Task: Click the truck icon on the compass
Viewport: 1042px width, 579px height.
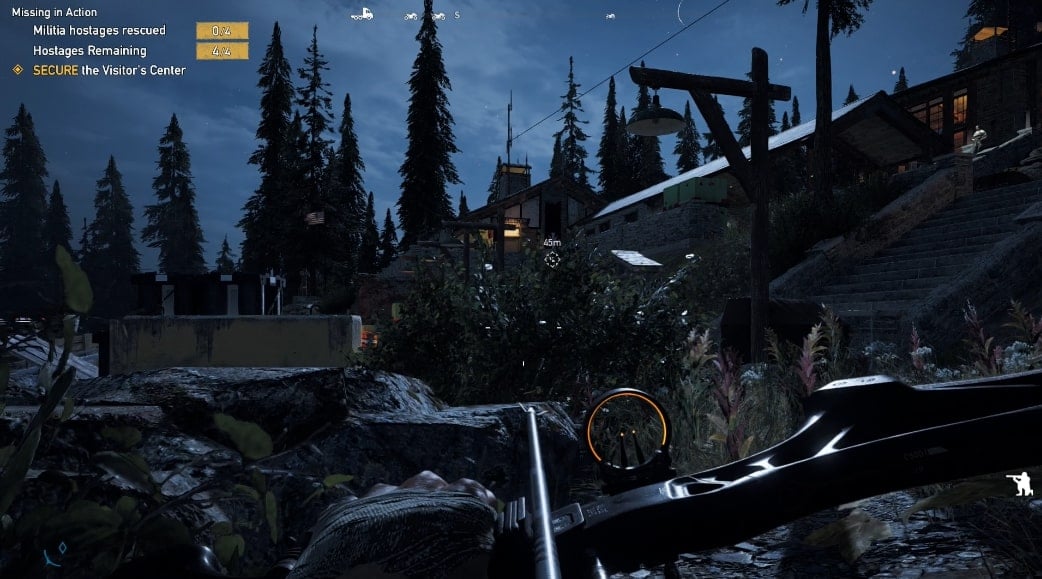Action: (x=362, y=15)
